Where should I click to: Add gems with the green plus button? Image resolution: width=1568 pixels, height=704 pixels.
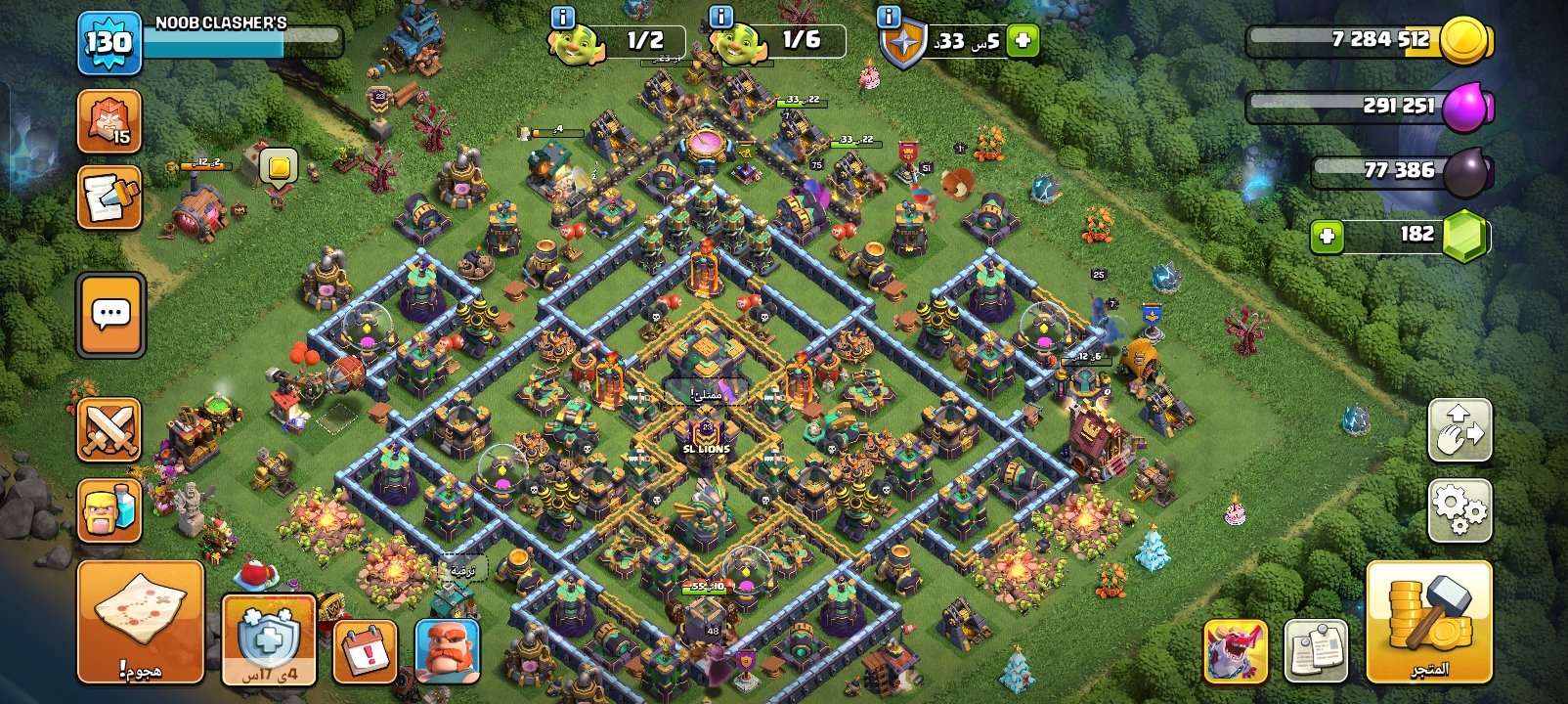tap(1327, 236)
